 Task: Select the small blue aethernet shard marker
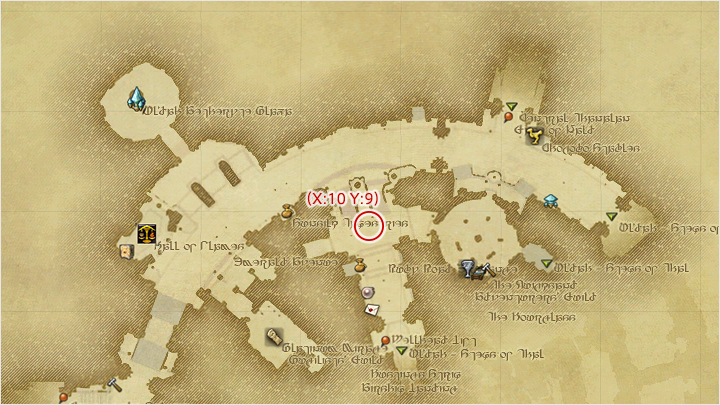click(550, 201)
